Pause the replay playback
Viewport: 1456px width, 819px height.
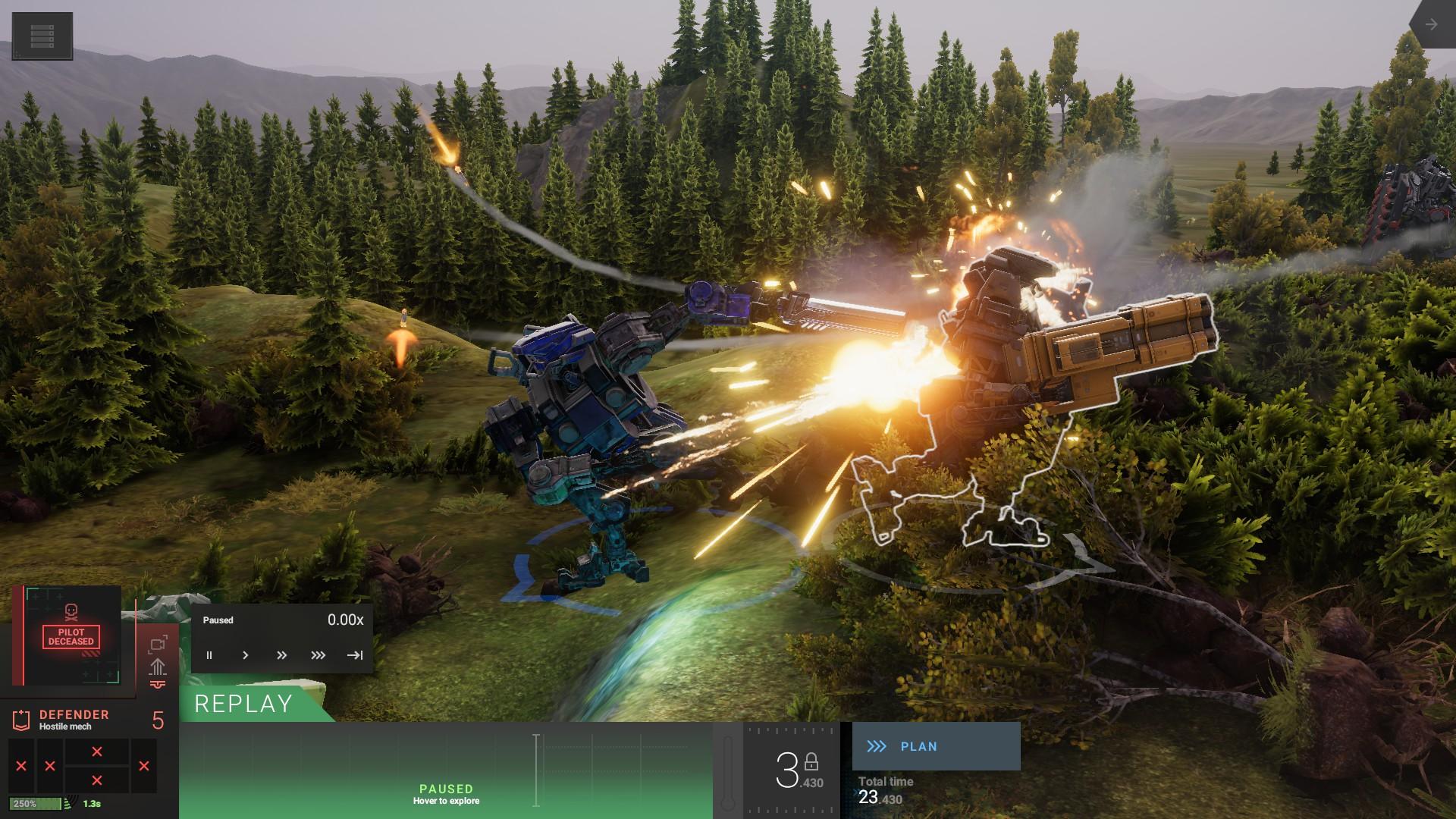coord(209,655)
